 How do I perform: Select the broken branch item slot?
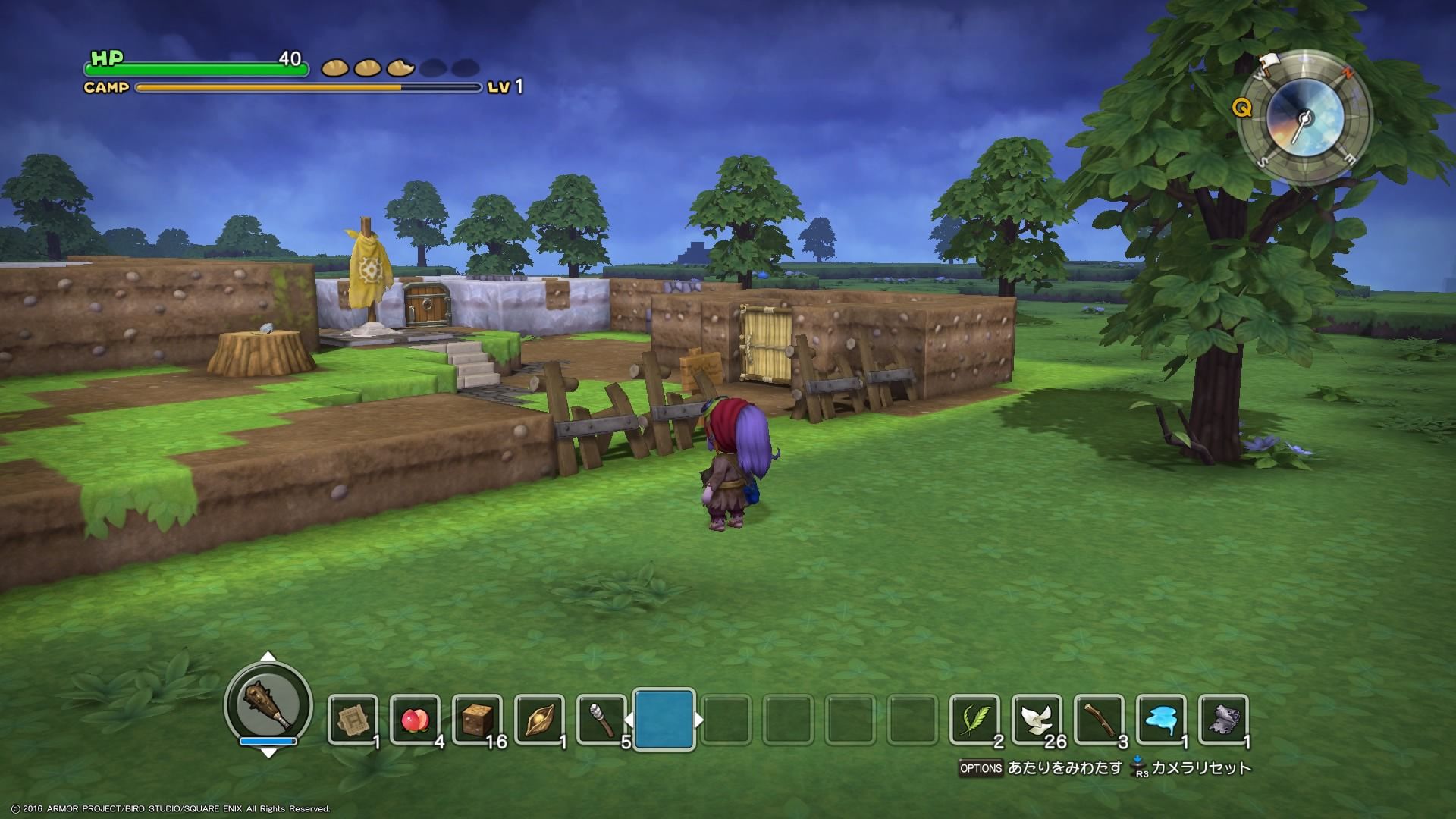pyautogui.click(x=1099, y=720)
